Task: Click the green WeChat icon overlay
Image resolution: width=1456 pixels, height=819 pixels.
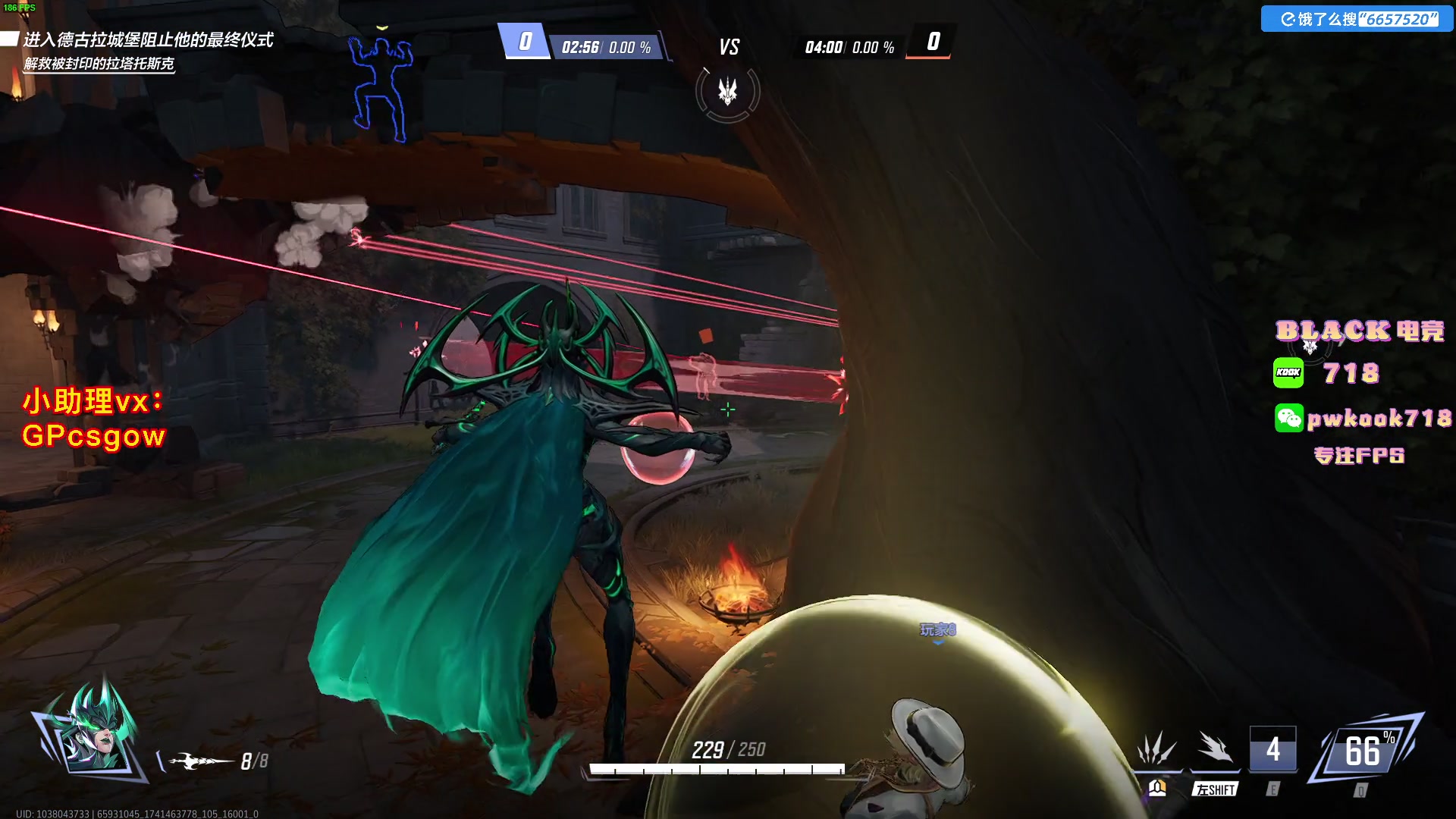Action: [x=1288, y=418]
